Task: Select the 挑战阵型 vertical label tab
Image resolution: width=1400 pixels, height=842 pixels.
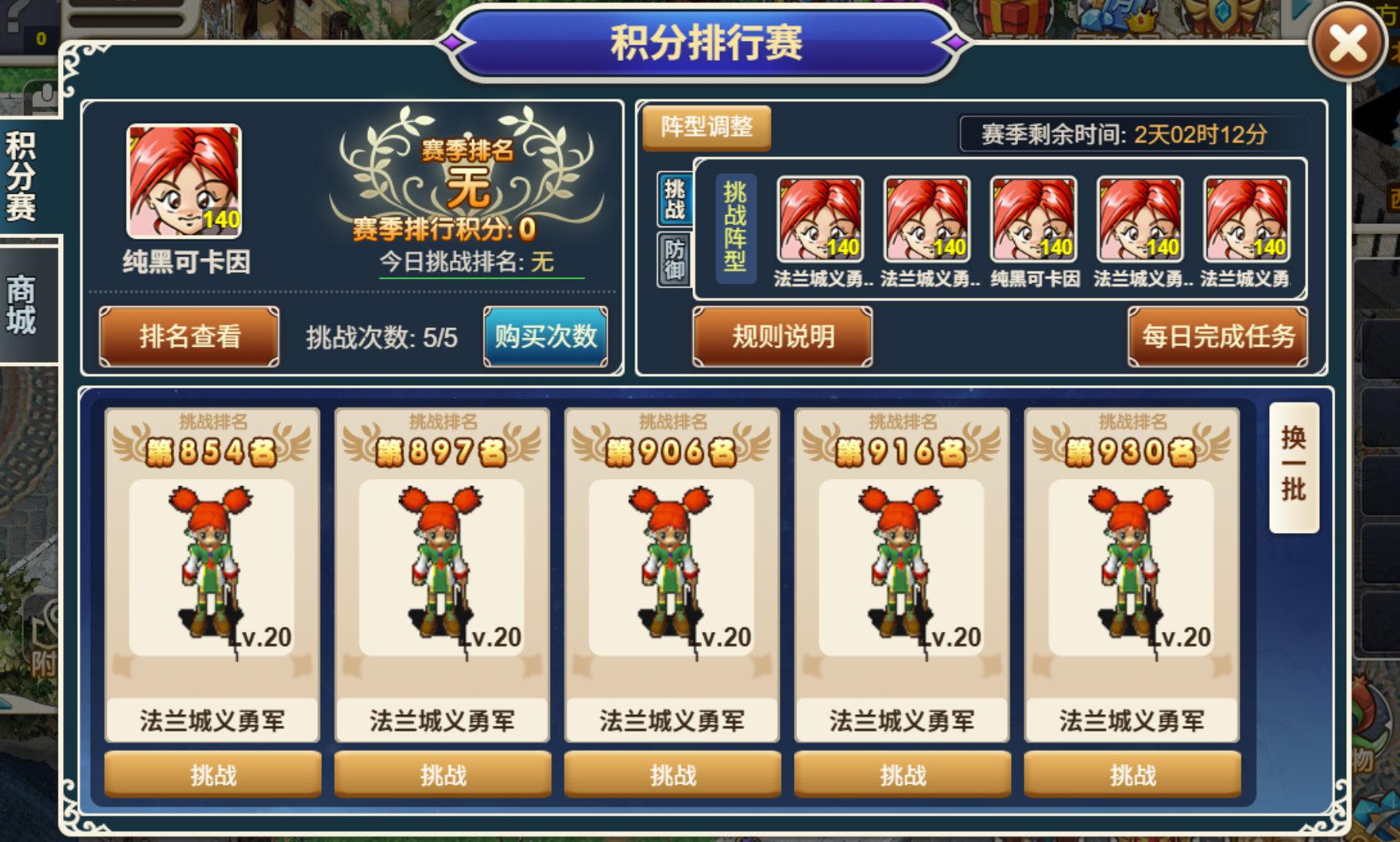Action: pos(737,226)
